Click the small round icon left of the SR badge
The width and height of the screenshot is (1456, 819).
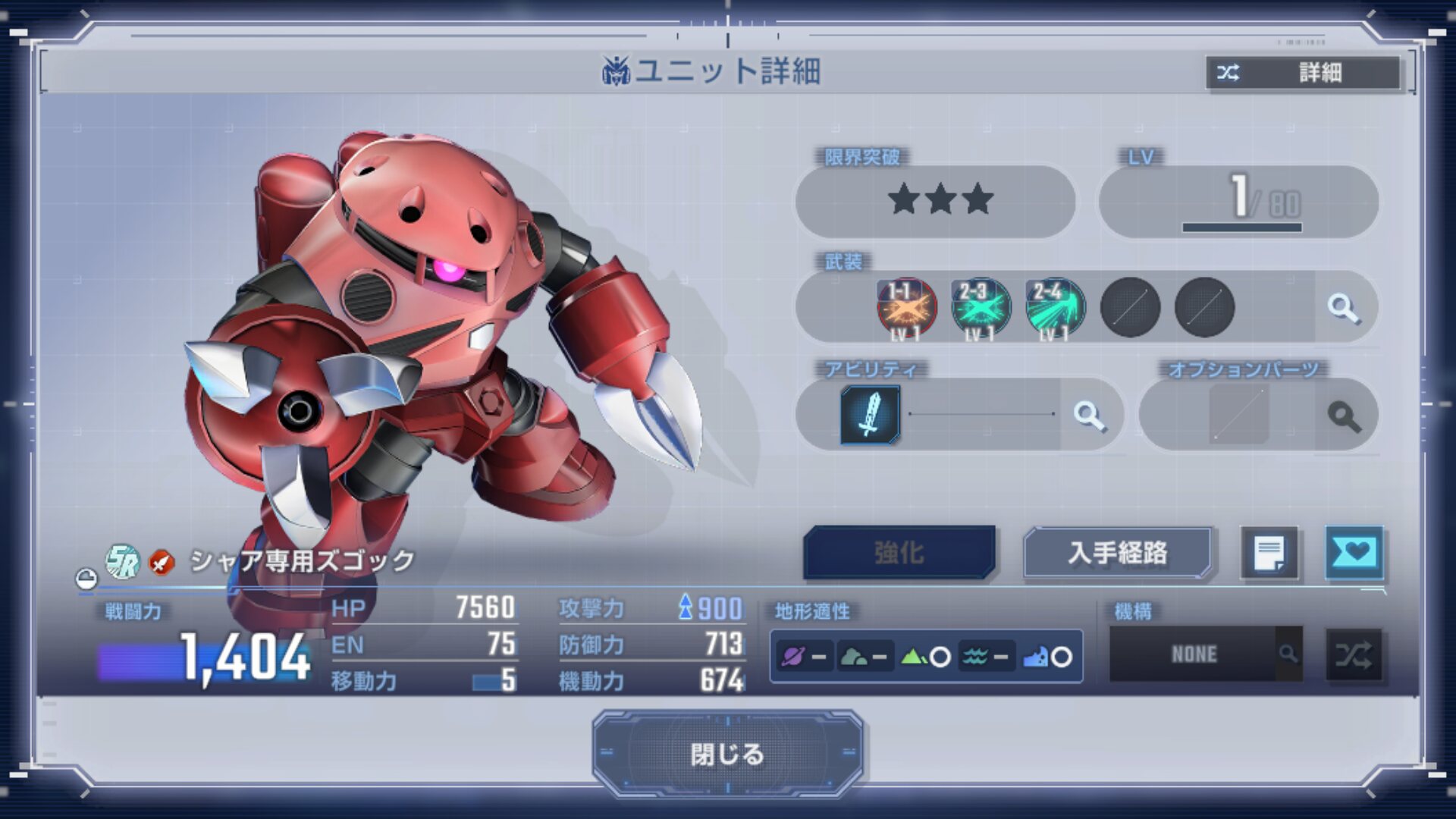(x=86, y=579)
